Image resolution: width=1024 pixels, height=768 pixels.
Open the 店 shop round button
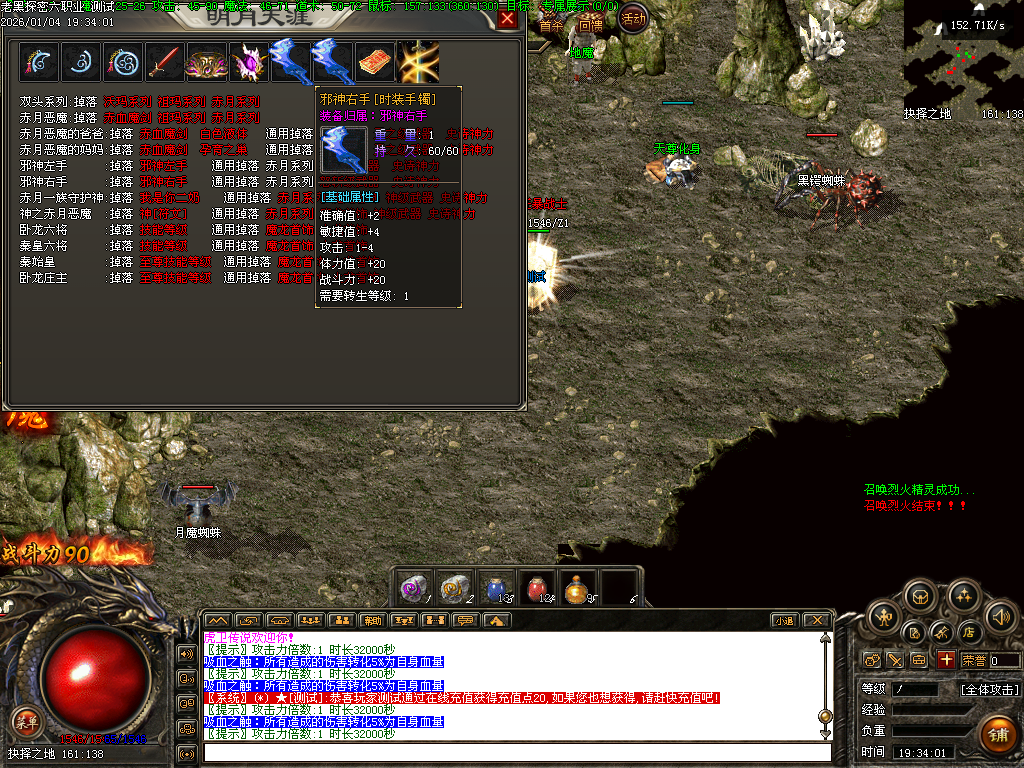click(x=968, y=632)
